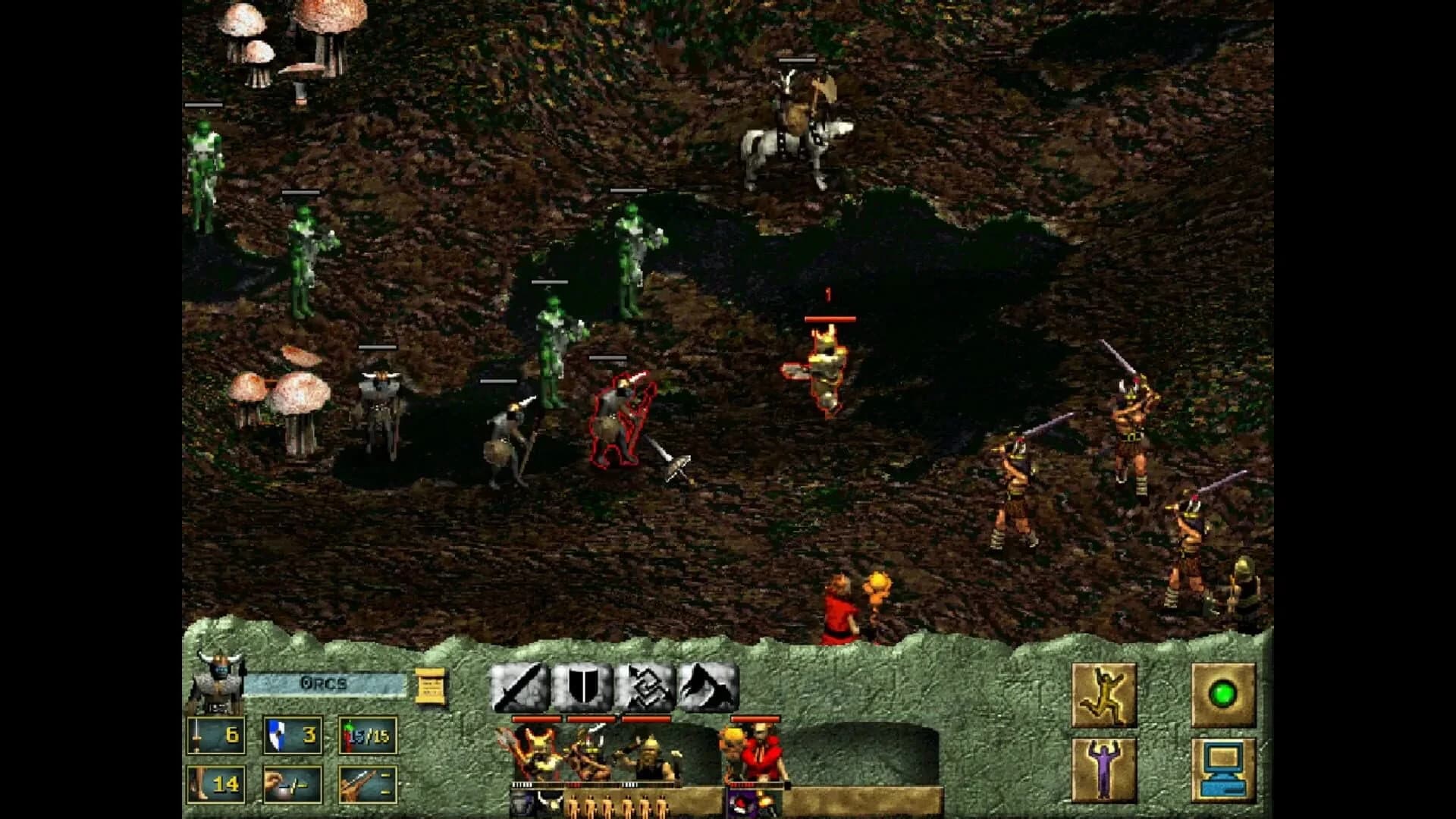Open the computer options icon
The width and height of the screenshot is (1456, 819).
coord(1223,770)
